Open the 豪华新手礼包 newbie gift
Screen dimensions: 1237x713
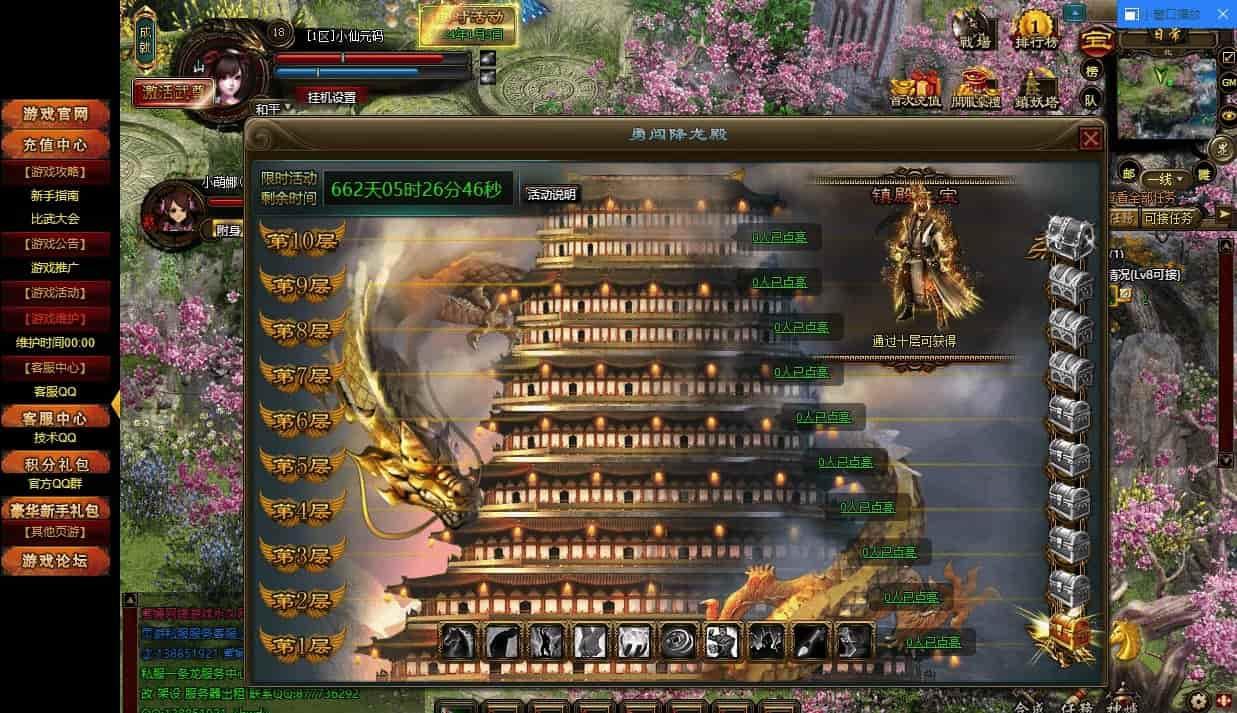tap(57, 510)
